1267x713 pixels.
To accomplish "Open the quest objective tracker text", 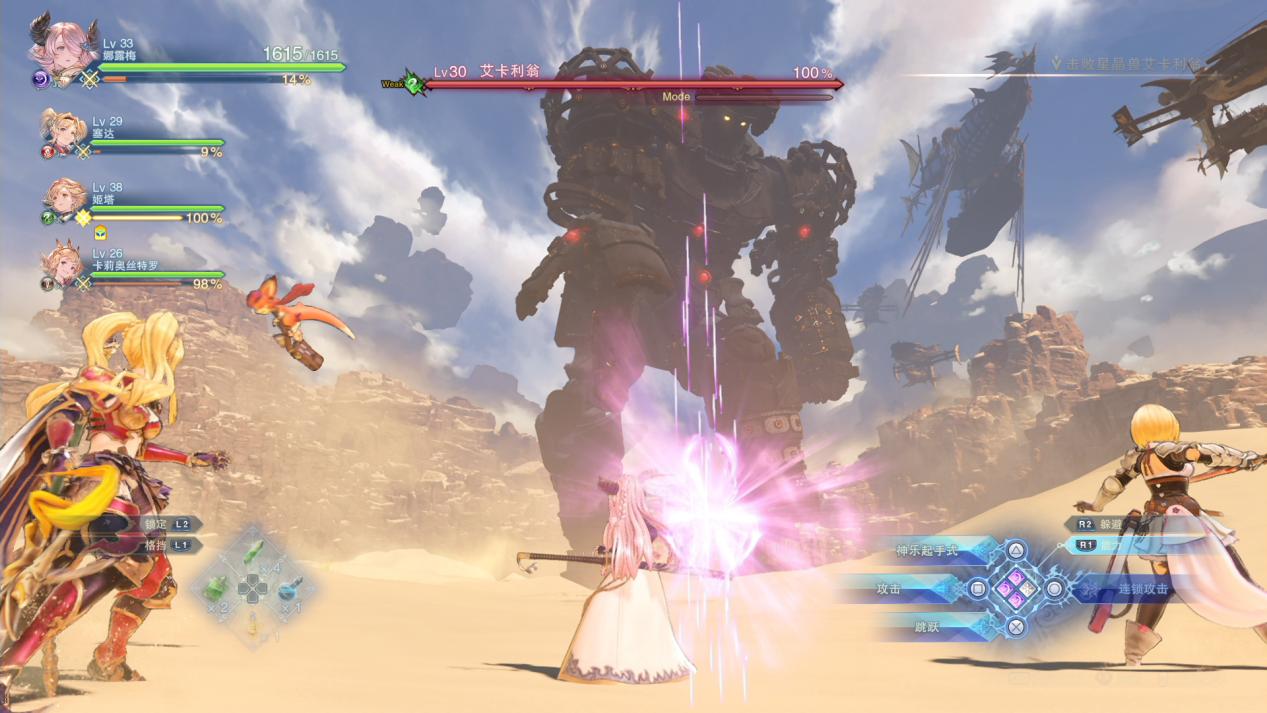I will (1130, 64).
